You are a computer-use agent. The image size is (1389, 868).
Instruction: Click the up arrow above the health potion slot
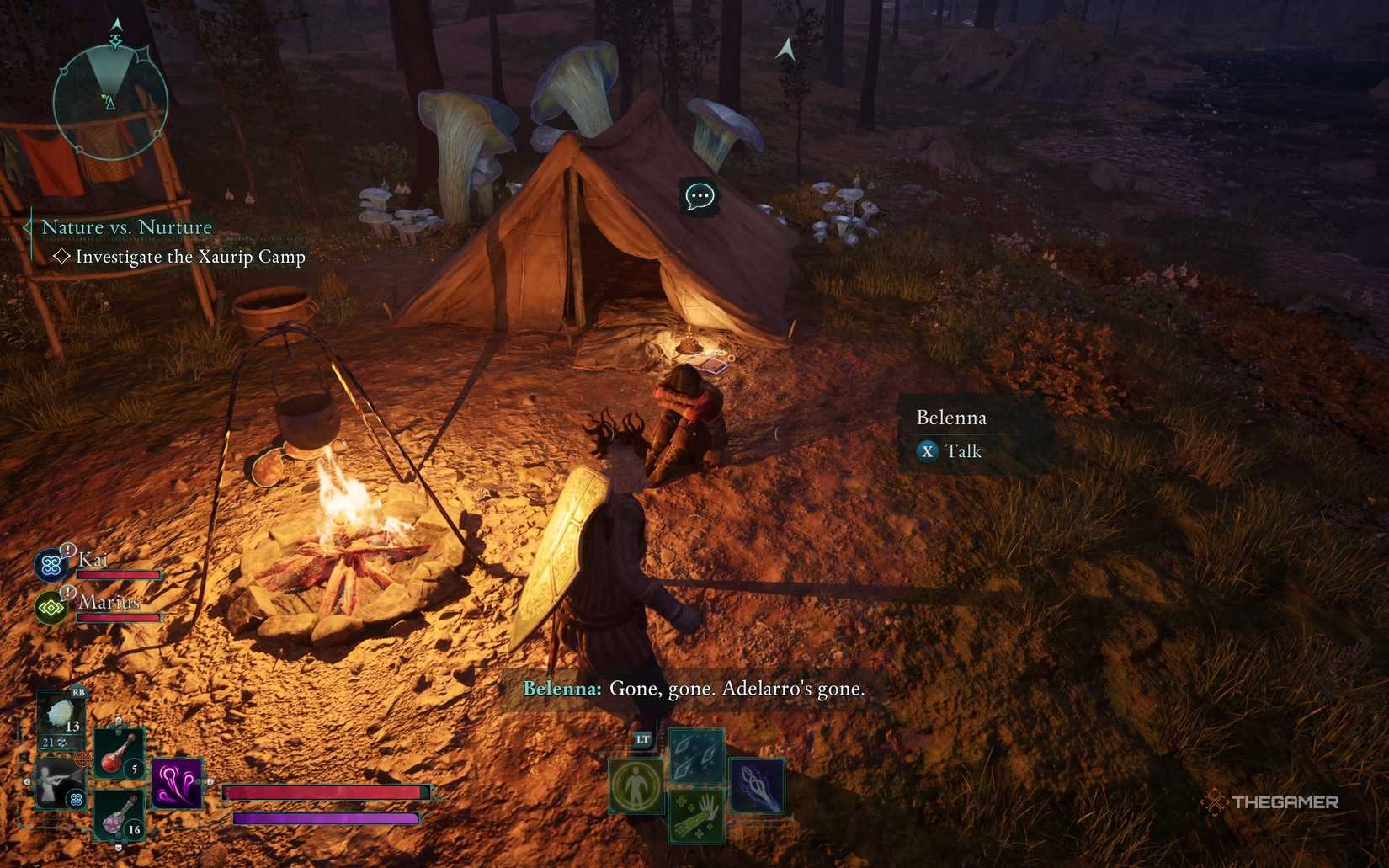pyautogui.click(x=118, y=722)
